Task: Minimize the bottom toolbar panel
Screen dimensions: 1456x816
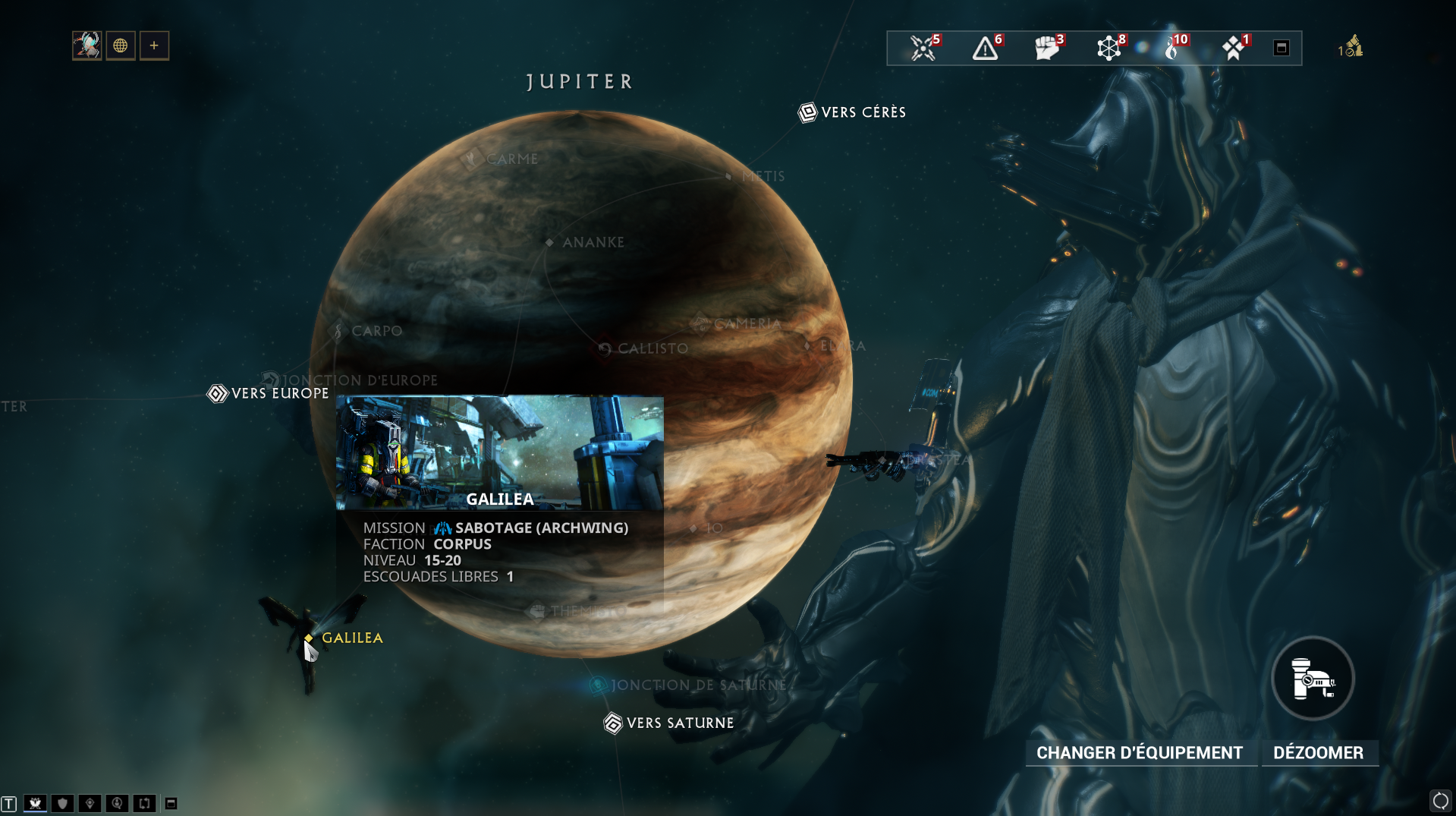Action: coord(171,802)
